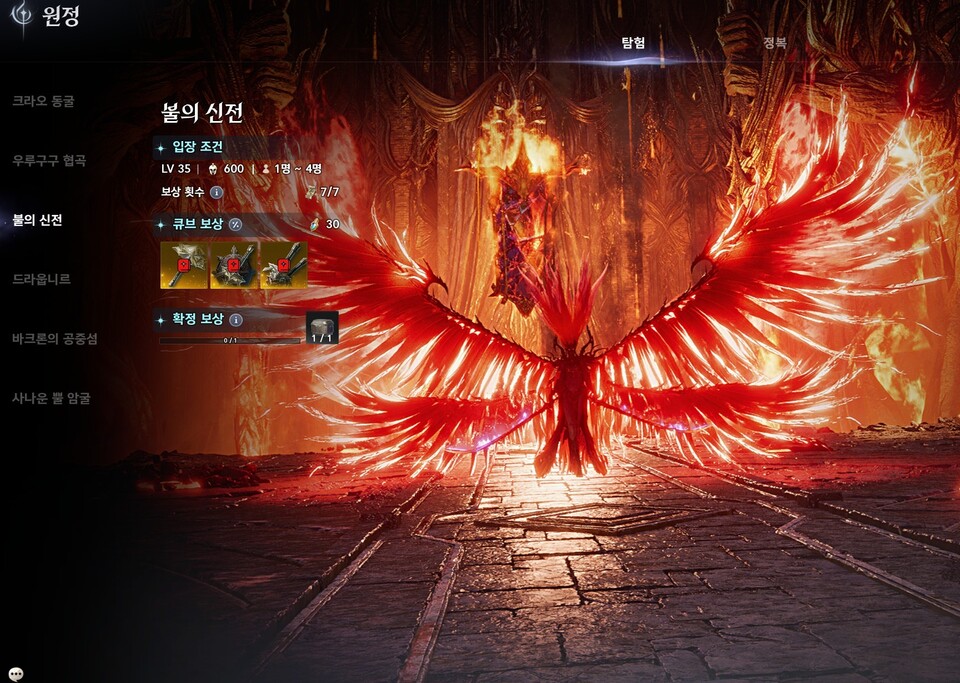Image resolution: width=960 pixels, height=683 pixels.
Task: Switch to the 탐험 tab
Action: click(x=633, y=43)
